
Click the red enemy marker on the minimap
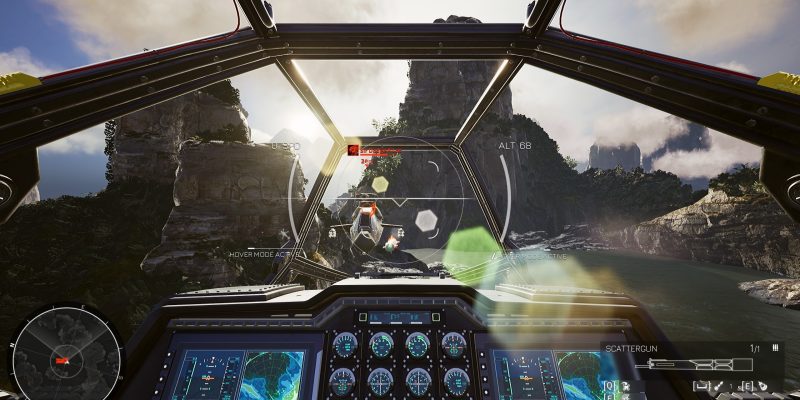point(62,359)
